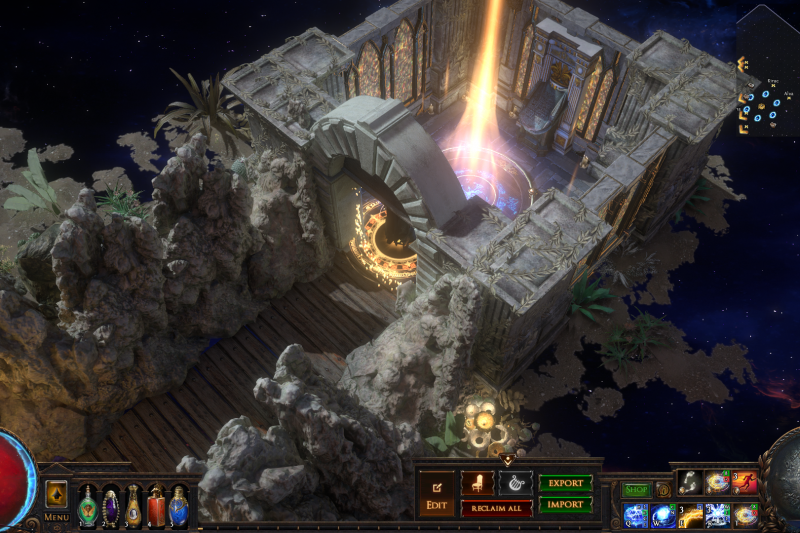Viewport: 800px width, 533px height.
Task: Select the harp music button
Action: point(516,483)
